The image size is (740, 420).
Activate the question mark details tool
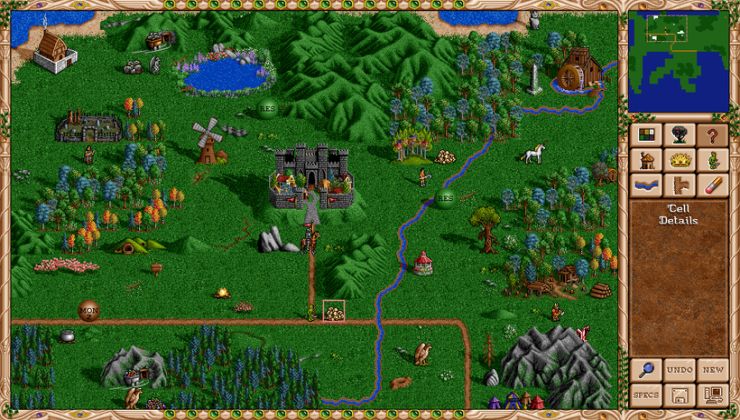[x=712, y=135]
